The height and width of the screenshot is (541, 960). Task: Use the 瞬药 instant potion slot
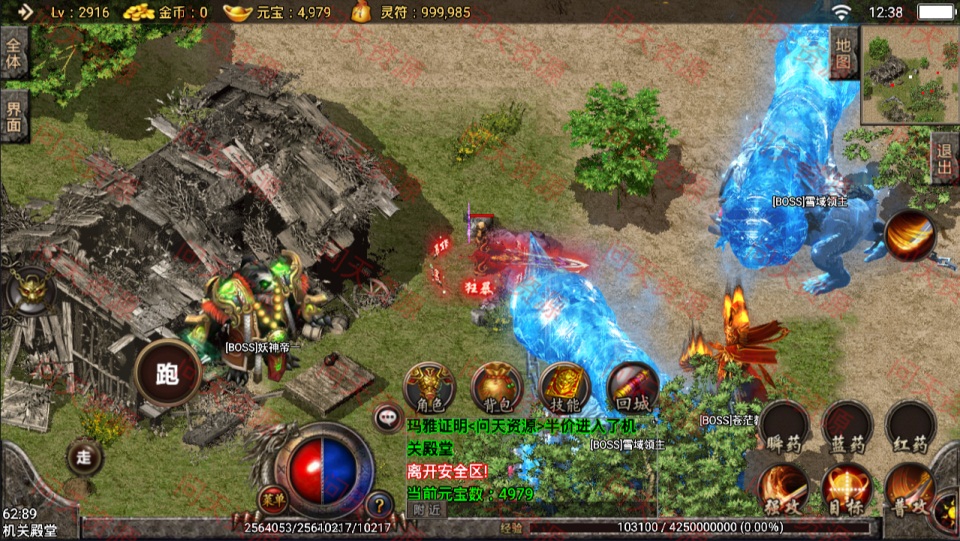point(785,427)
